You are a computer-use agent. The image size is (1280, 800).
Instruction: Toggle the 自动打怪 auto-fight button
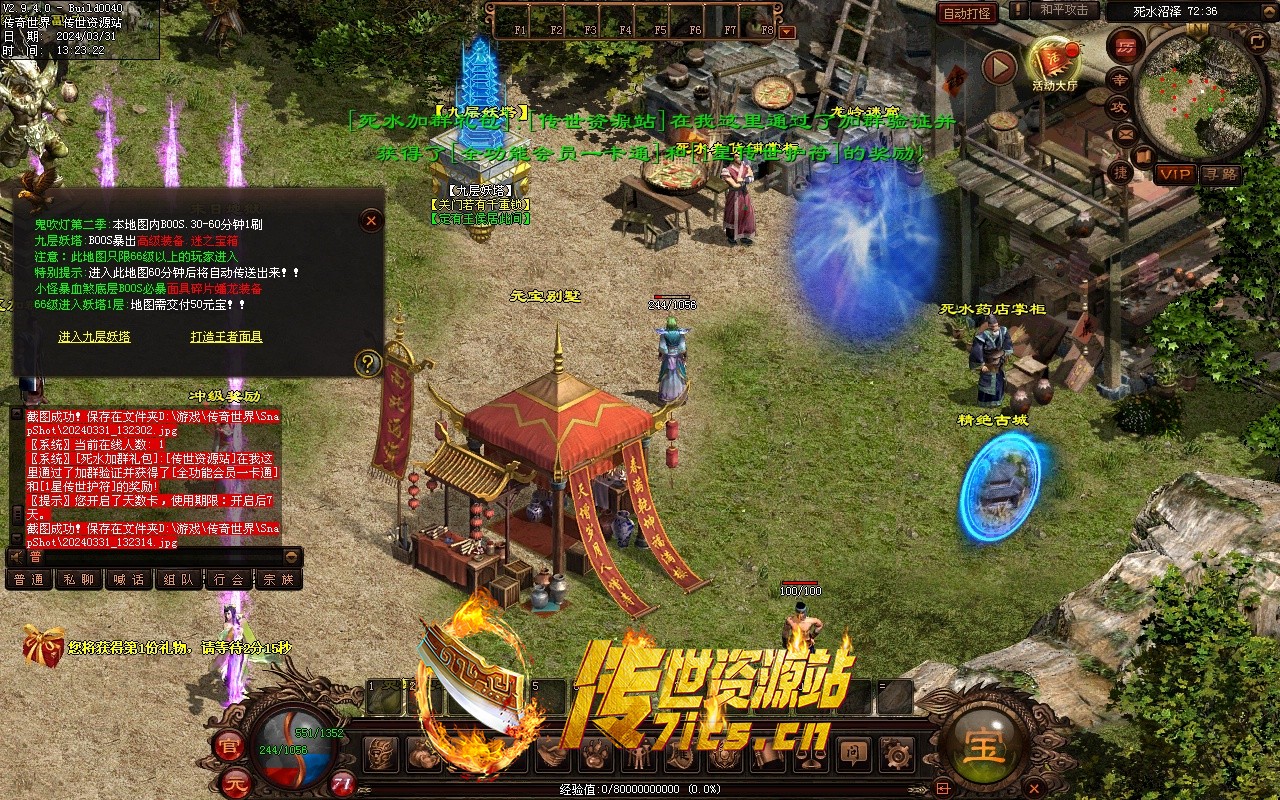click(967, 13)
